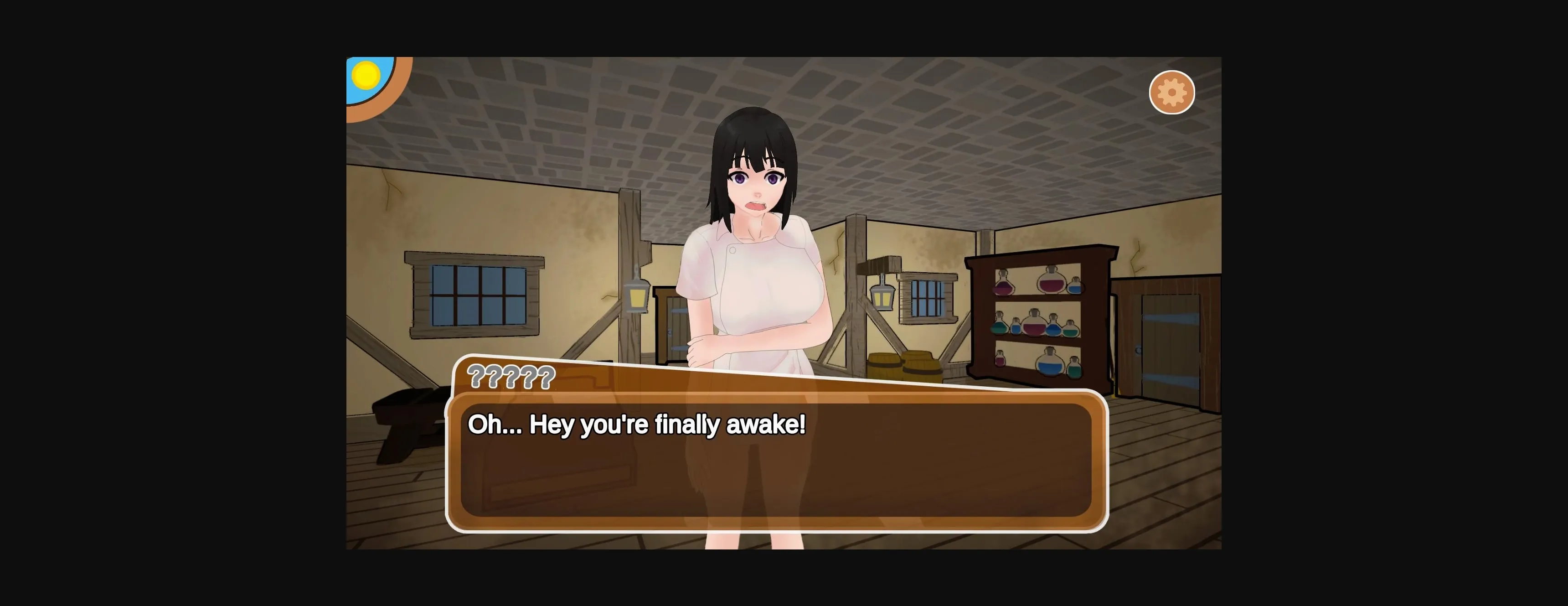This screenshot has height=606, width=1568.
Task: Select the dialogue text 'Oh... Hey you're finally awake!'
Action: [637, 425]
